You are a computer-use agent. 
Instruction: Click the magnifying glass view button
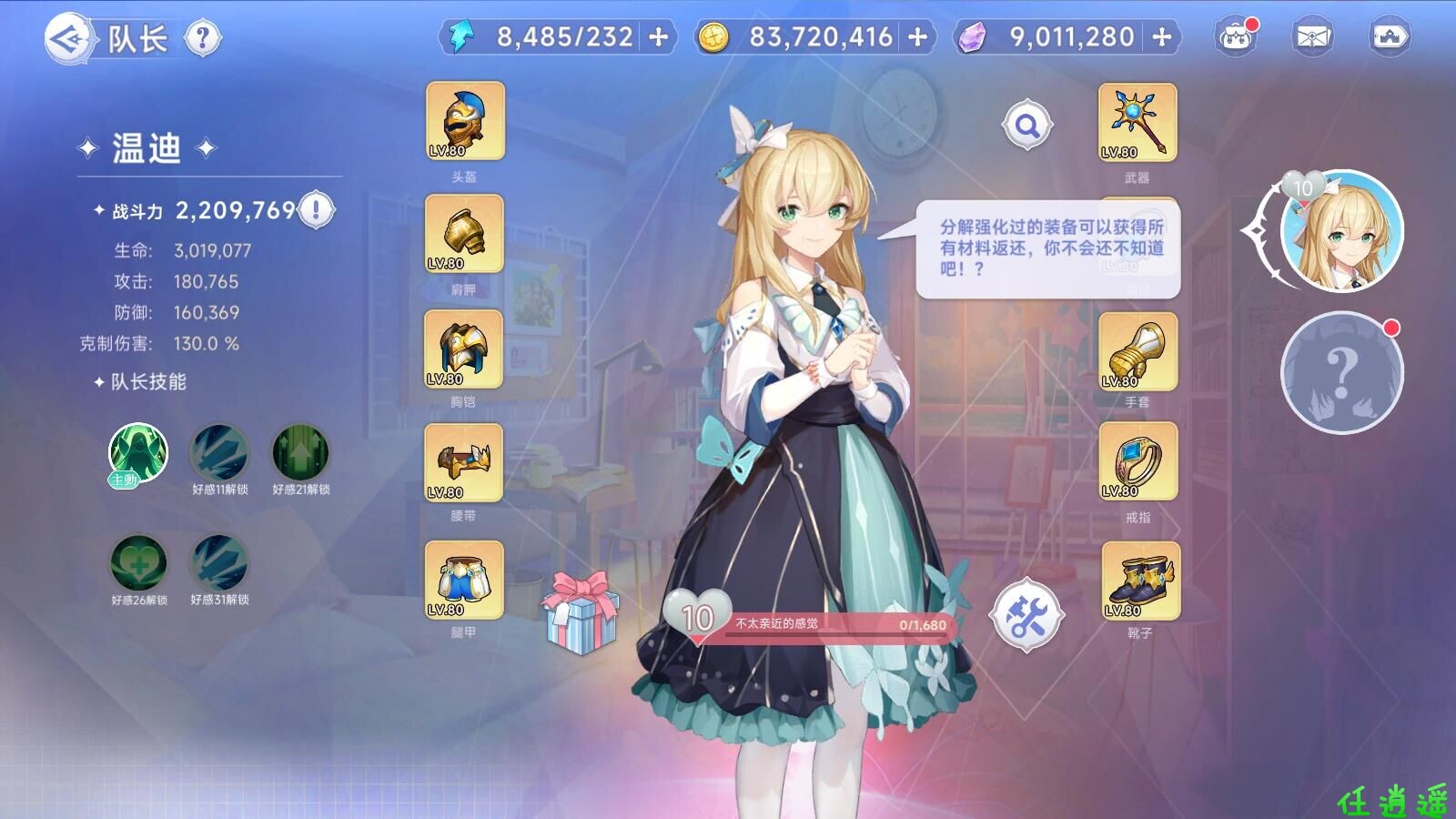pos(1027,125)
